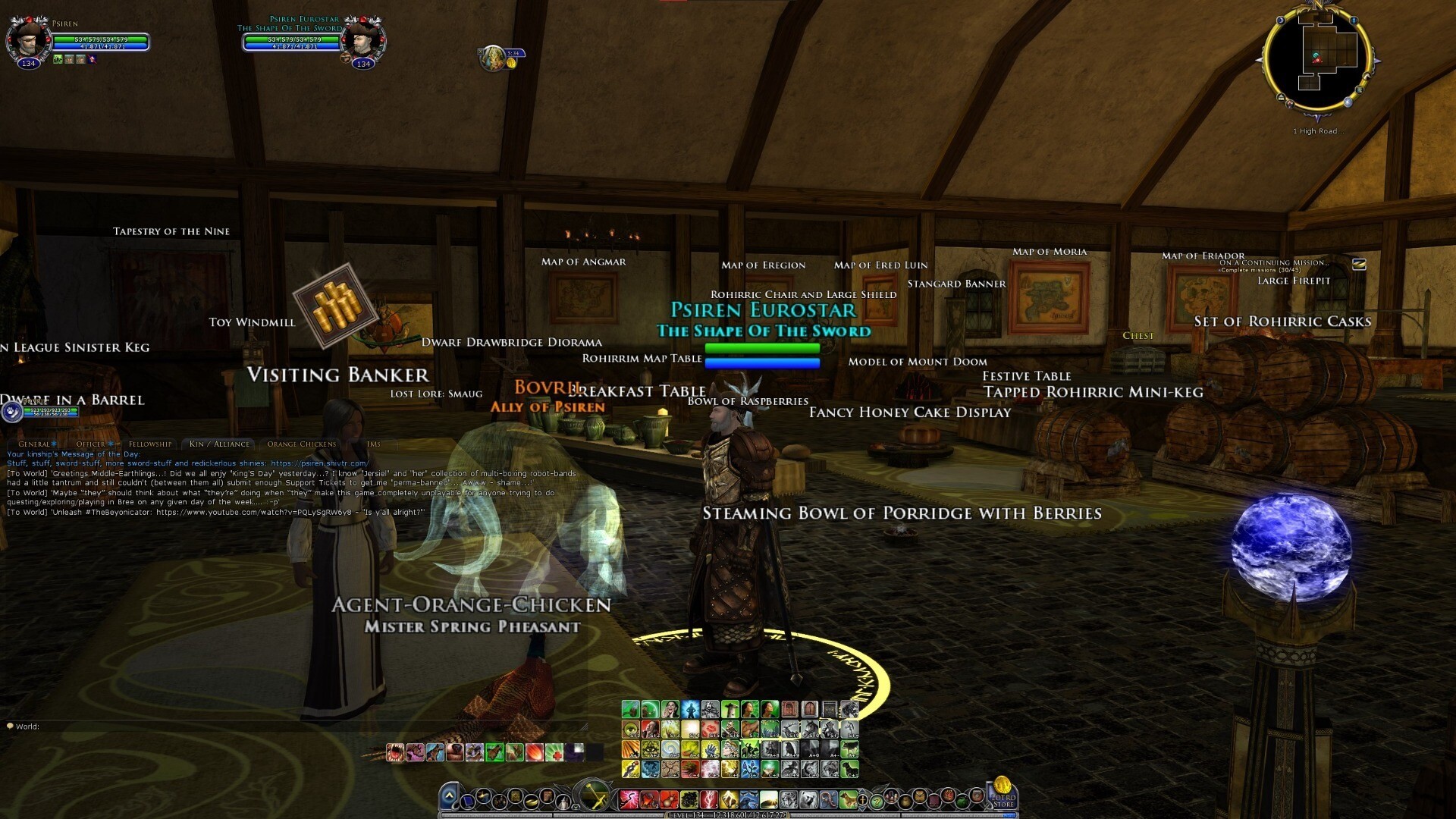Open the LOTRO Store button
This screenshot has height=819, width=1456.
[1003, 796]
